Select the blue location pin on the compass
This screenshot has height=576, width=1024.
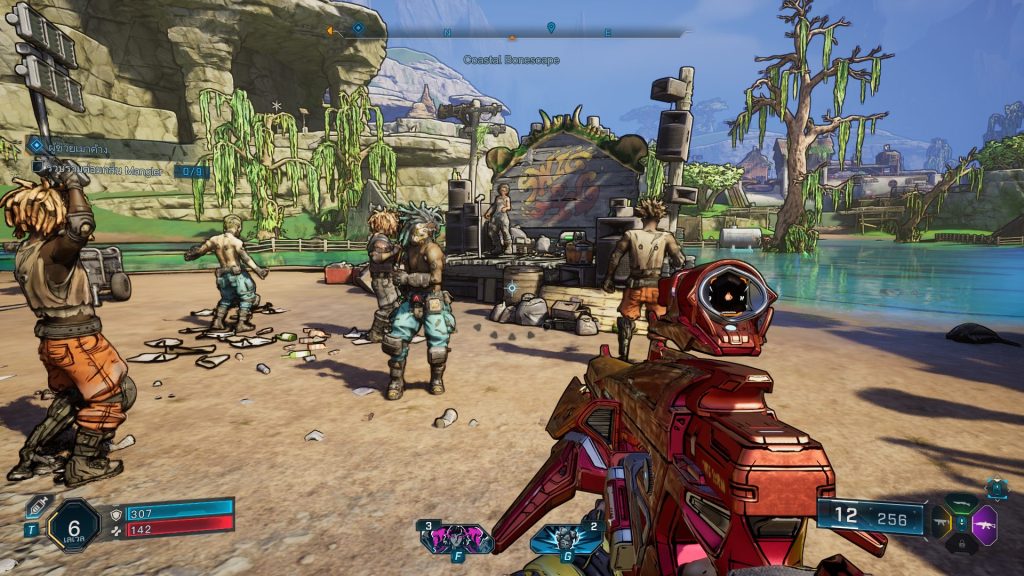click(551, 27)
